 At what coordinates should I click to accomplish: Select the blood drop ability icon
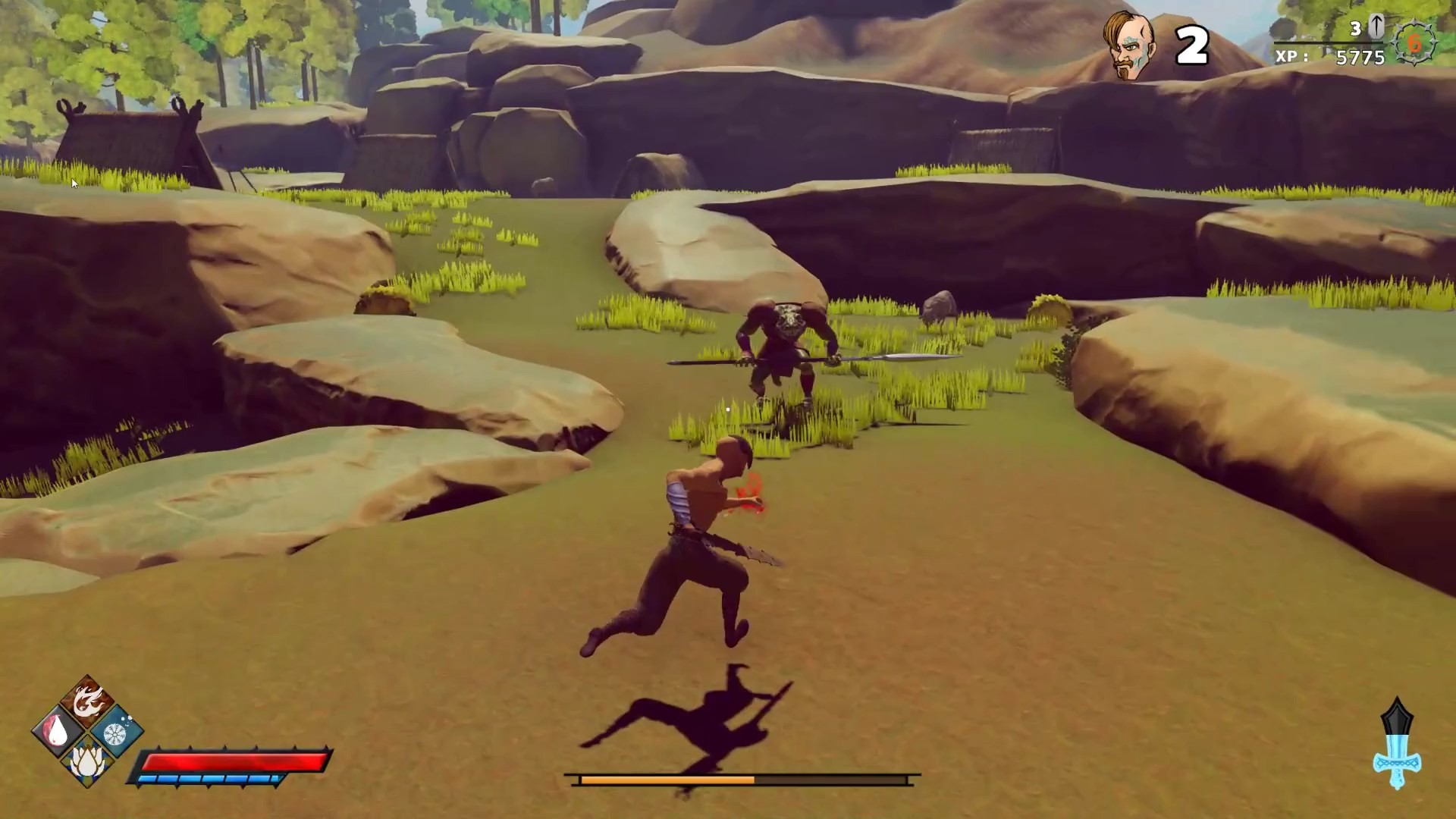coord(55,730)
